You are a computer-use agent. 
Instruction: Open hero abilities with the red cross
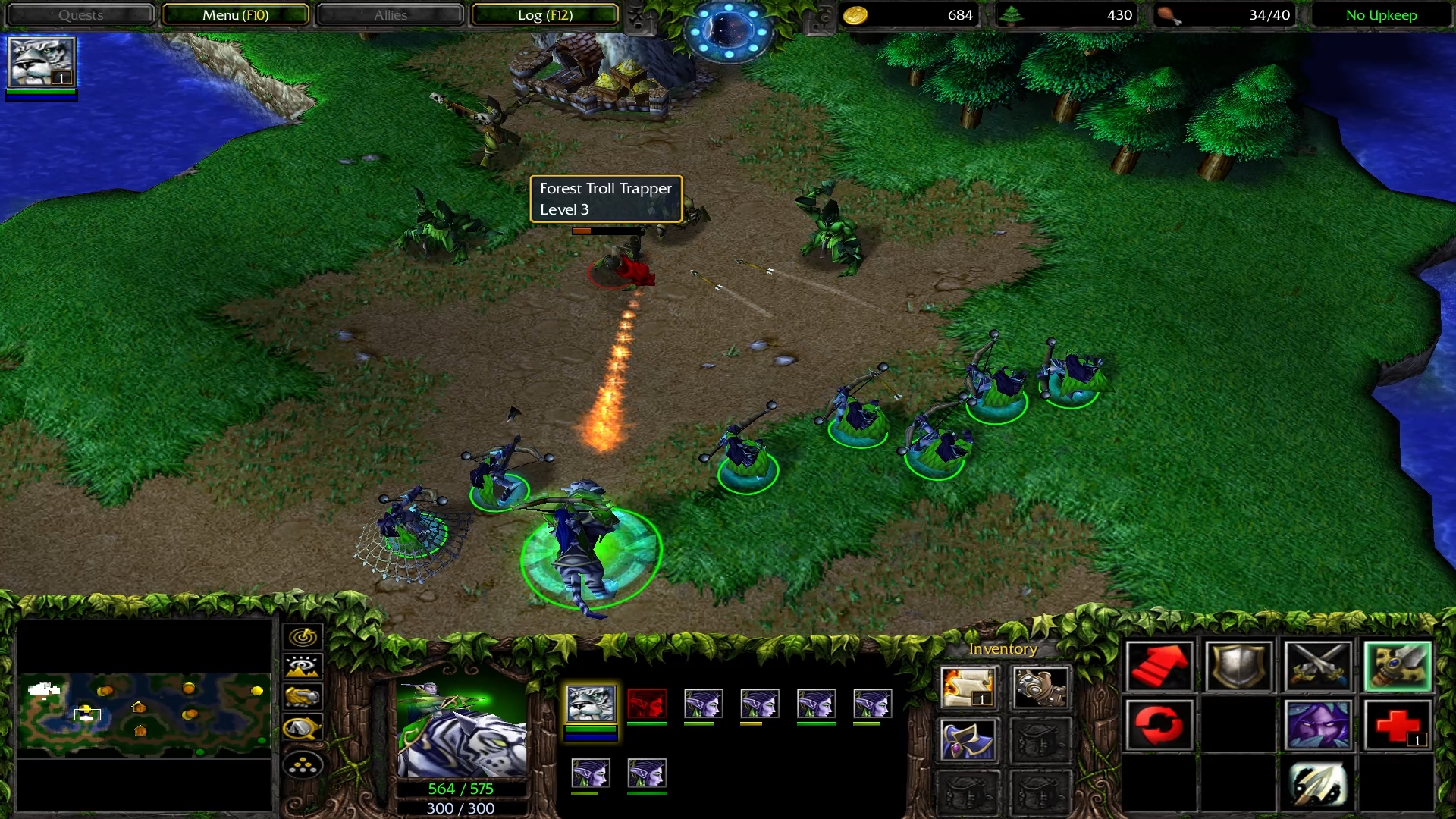[1397, 725]
